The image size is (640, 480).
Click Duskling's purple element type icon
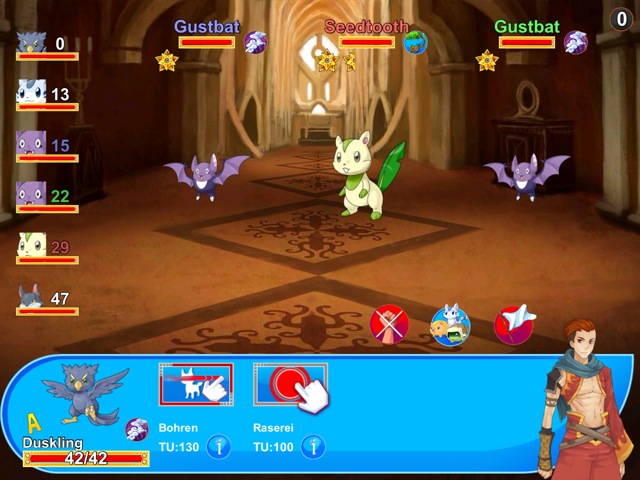point(137,430)
